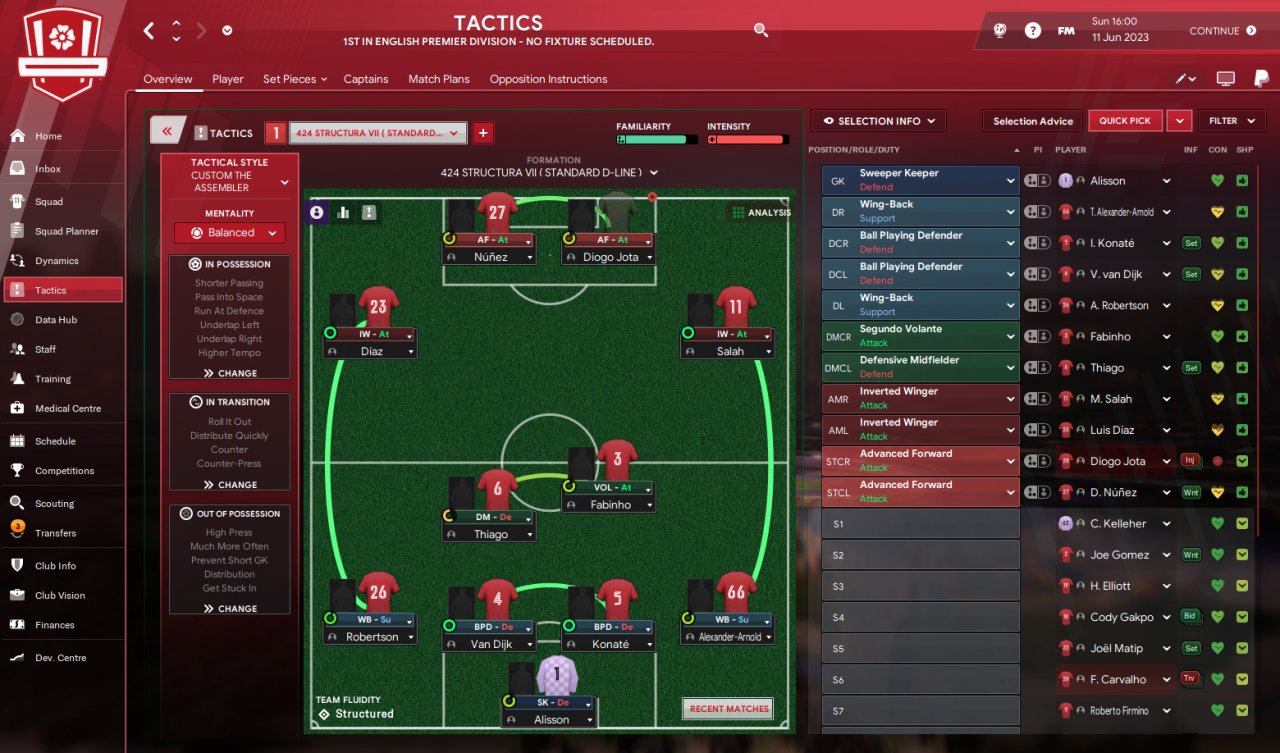Continue to the next day
1280x753 pixels.
pos(1222,31)
